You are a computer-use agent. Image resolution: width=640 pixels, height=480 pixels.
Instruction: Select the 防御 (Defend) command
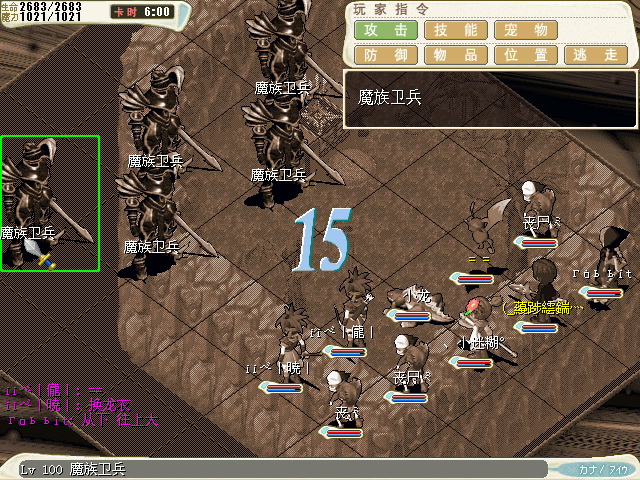pos(386,55)
